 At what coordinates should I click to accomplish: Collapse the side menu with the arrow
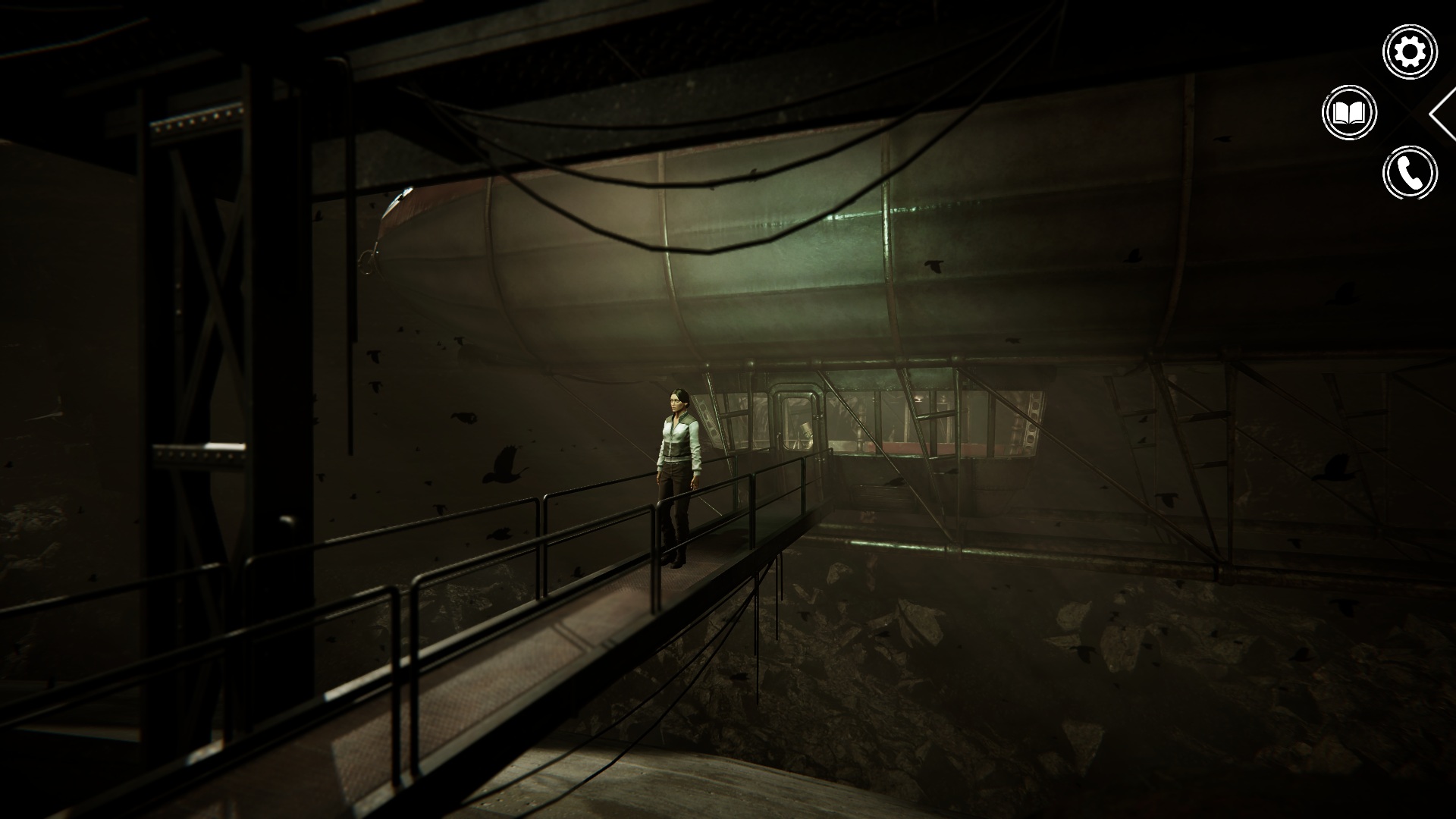point(1443,115)
